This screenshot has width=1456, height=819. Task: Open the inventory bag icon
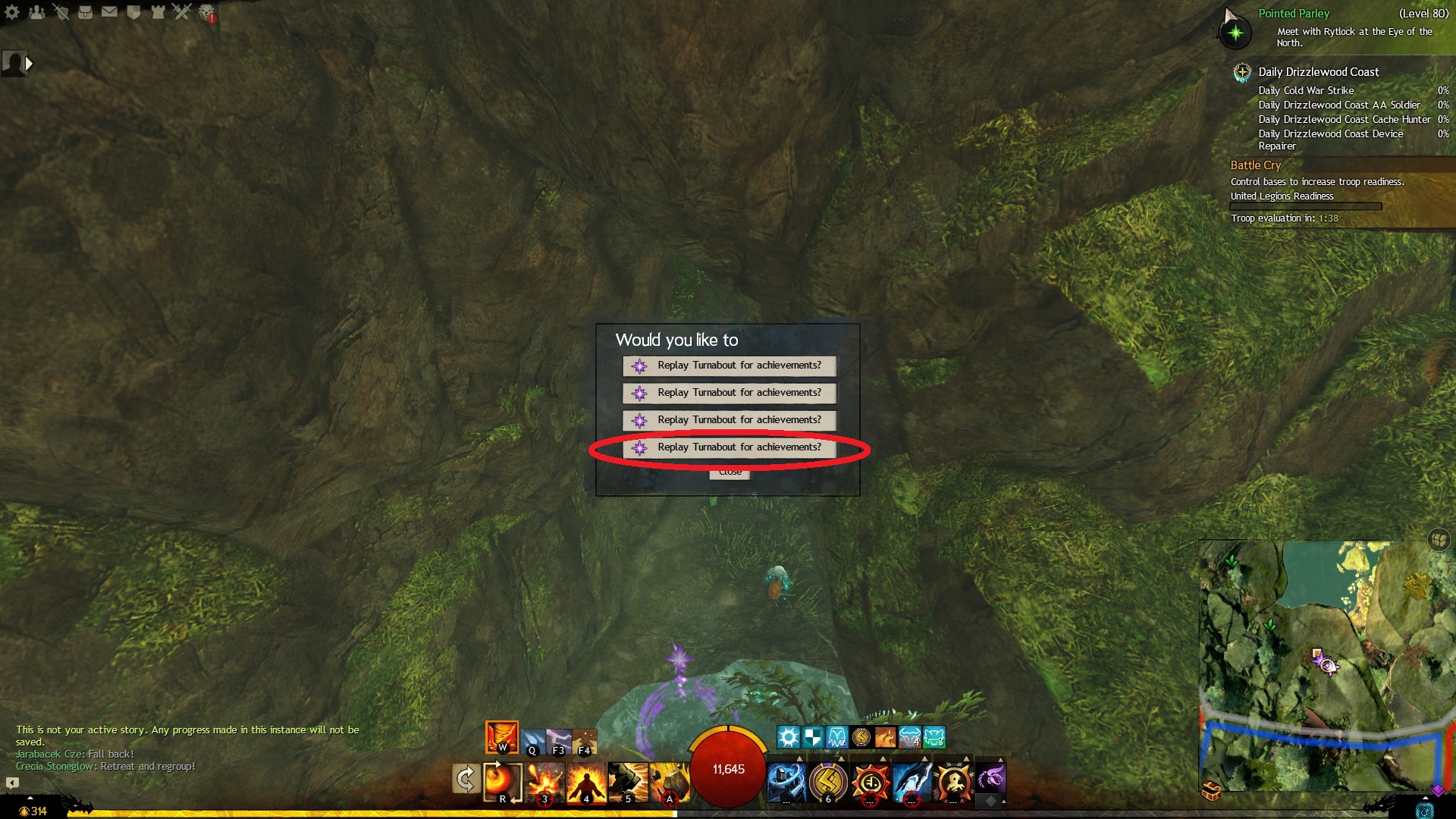tap(86, 12)
